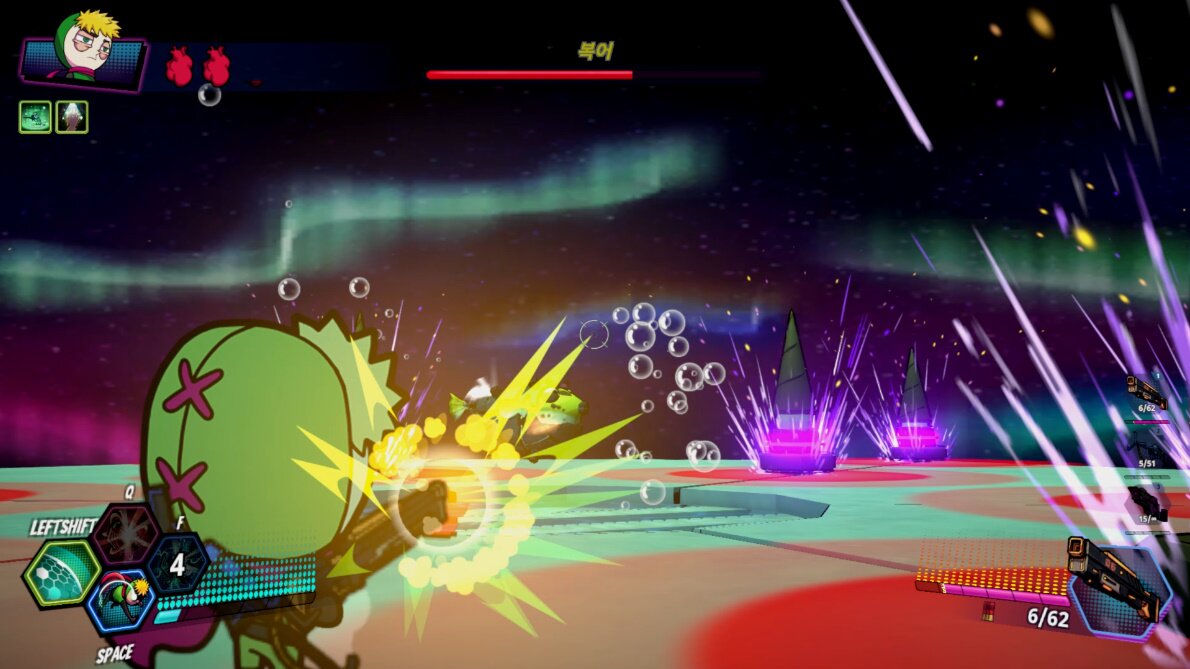This screenshot has width=1190, height=669.
Task: Inspect the glowing crystal buff icon
Action: coord(72,117)
